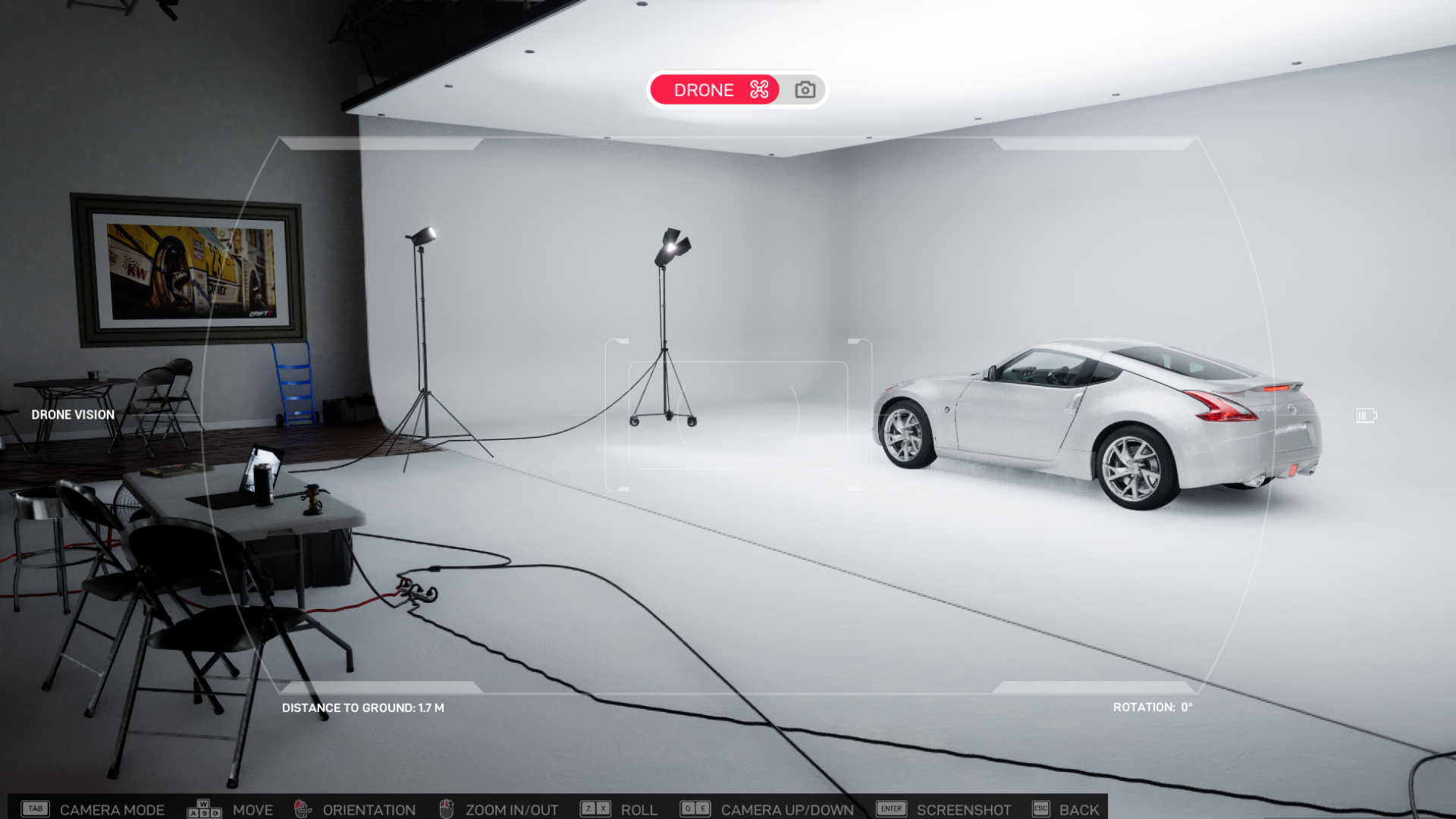The height and width of the screenshot is (819, 1456).
Task: Click the Rotation: 0° readout
Action: [x=1152, y=707]
